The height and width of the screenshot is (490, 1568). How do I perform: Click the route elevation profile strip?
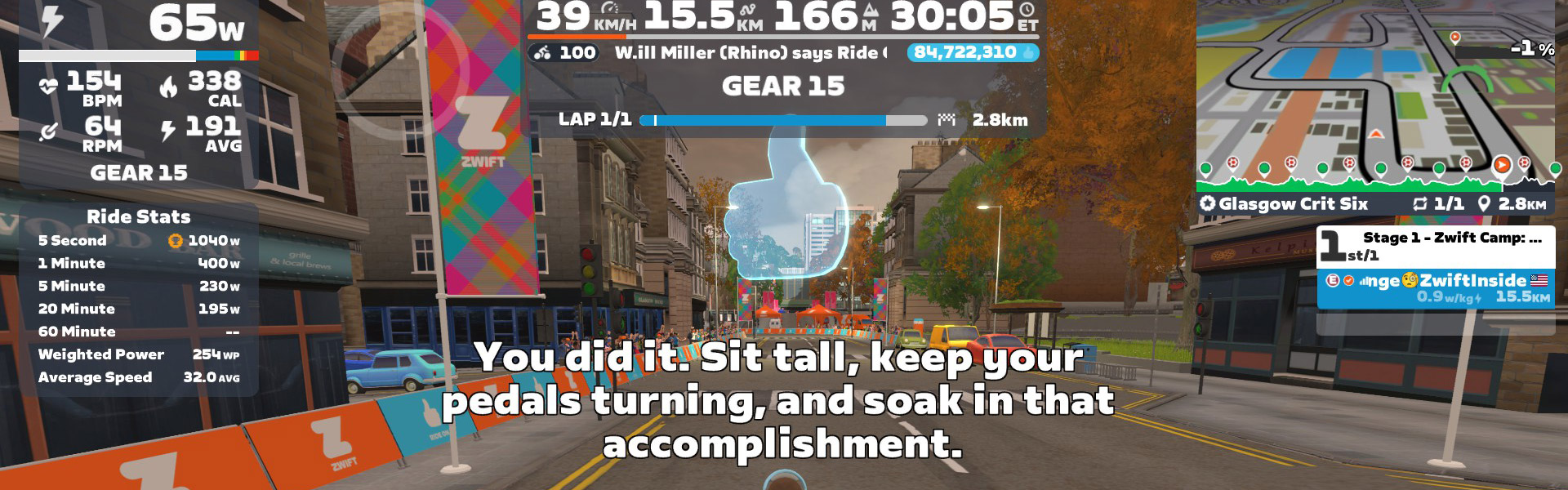(x=1375, y=176)
